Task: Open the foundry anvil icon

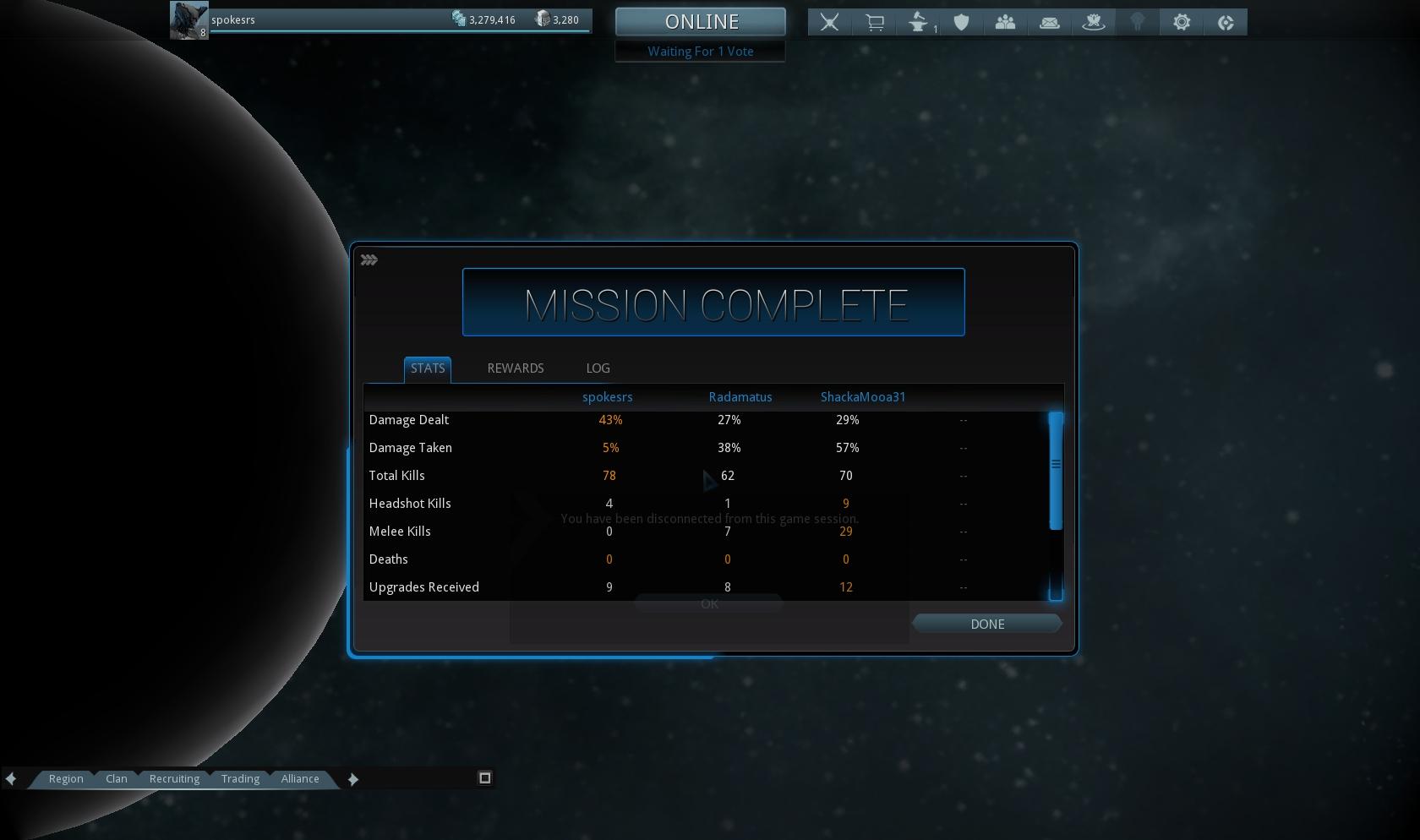Action: tap(919, 23)
